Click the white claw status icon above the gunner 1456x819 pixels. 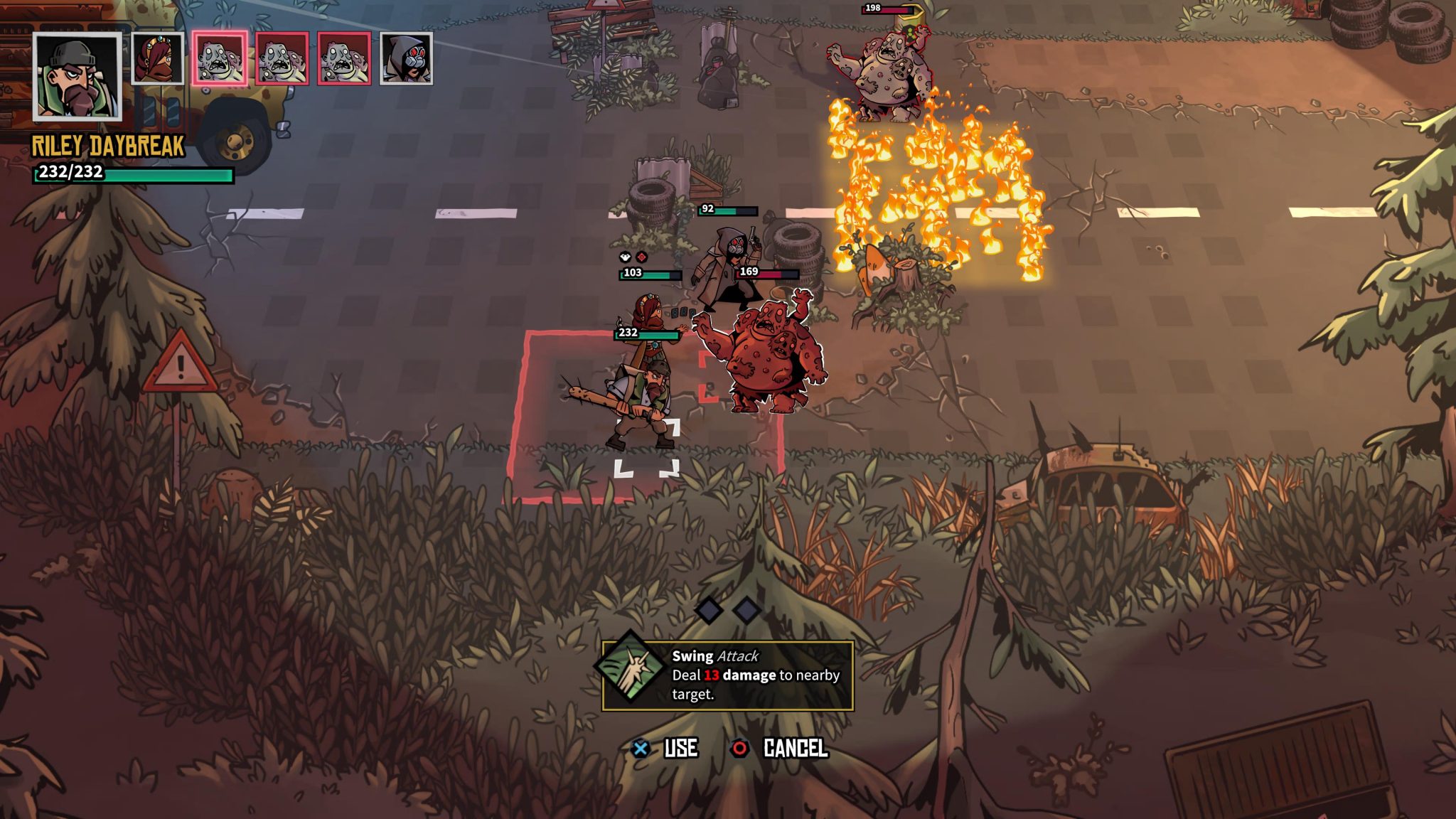624,258
